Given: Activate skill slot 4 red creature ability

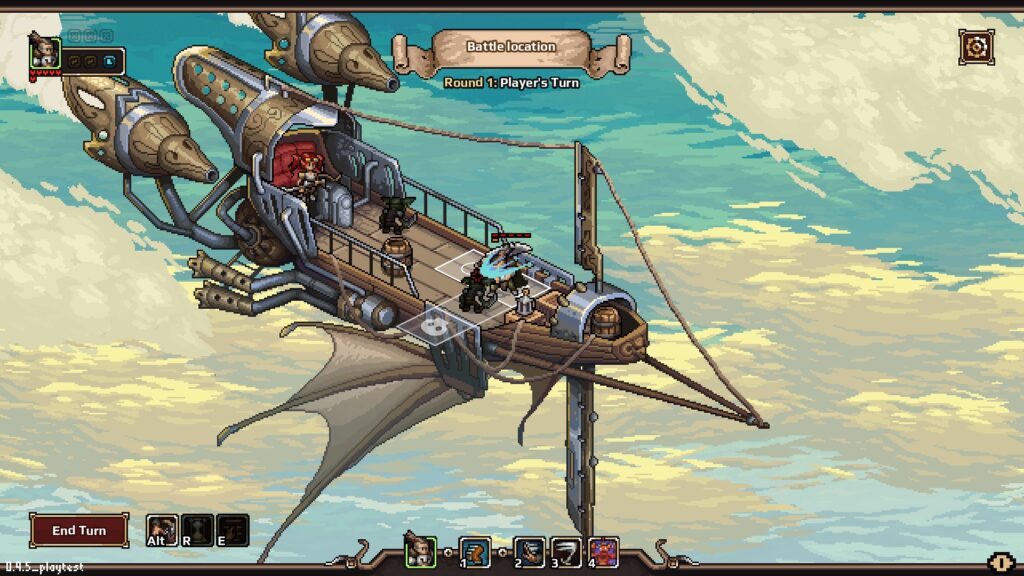Looking at the screenshot, I should coord(603,551).
